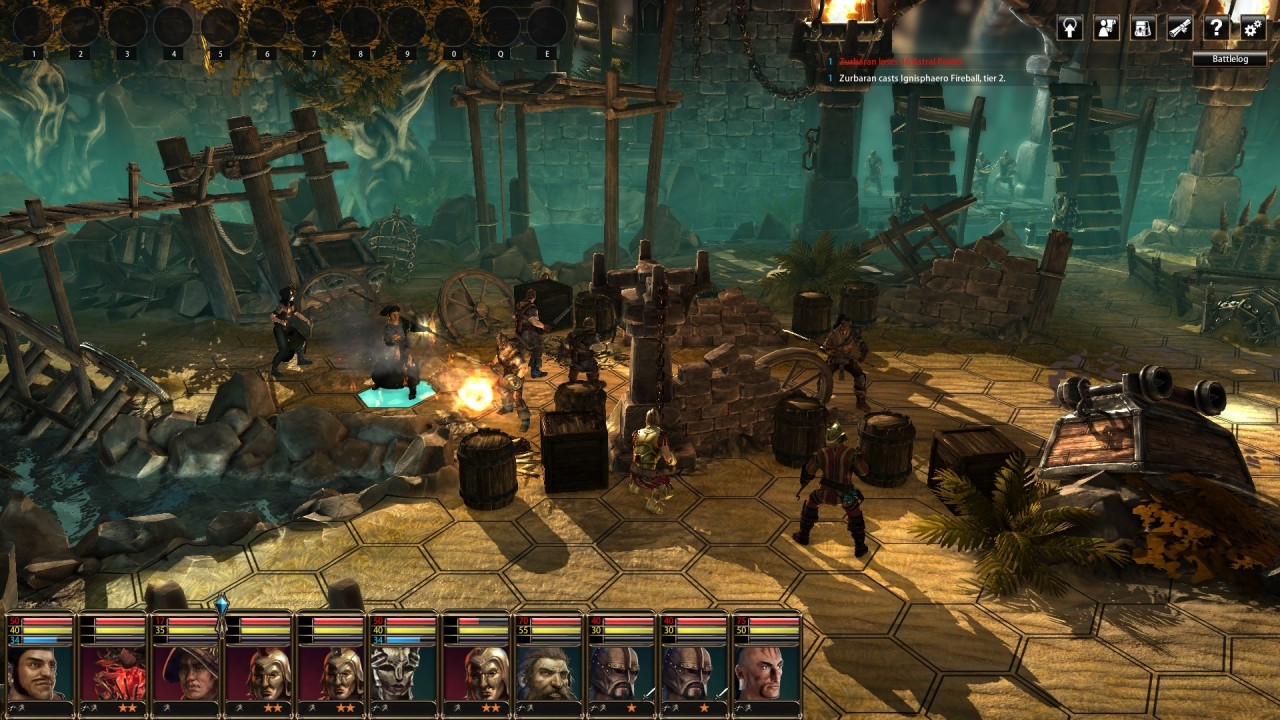Image resolution: width=1280 pixels, height=720 pixels.
Task: Open the gear settings menu
Action: 1253,28
